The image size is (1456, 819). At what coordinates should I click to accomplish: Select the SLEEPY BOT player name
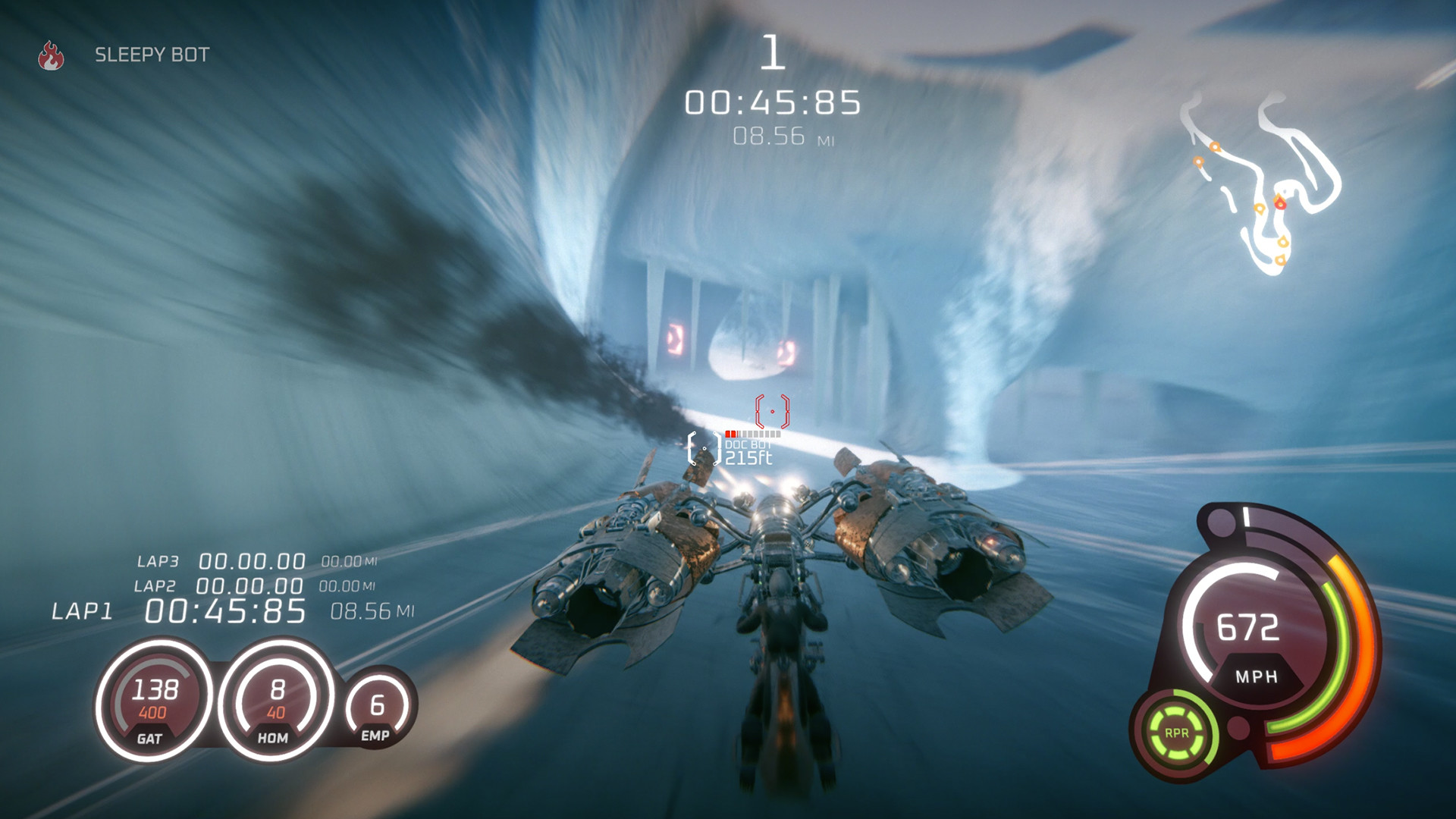point(152,55)
